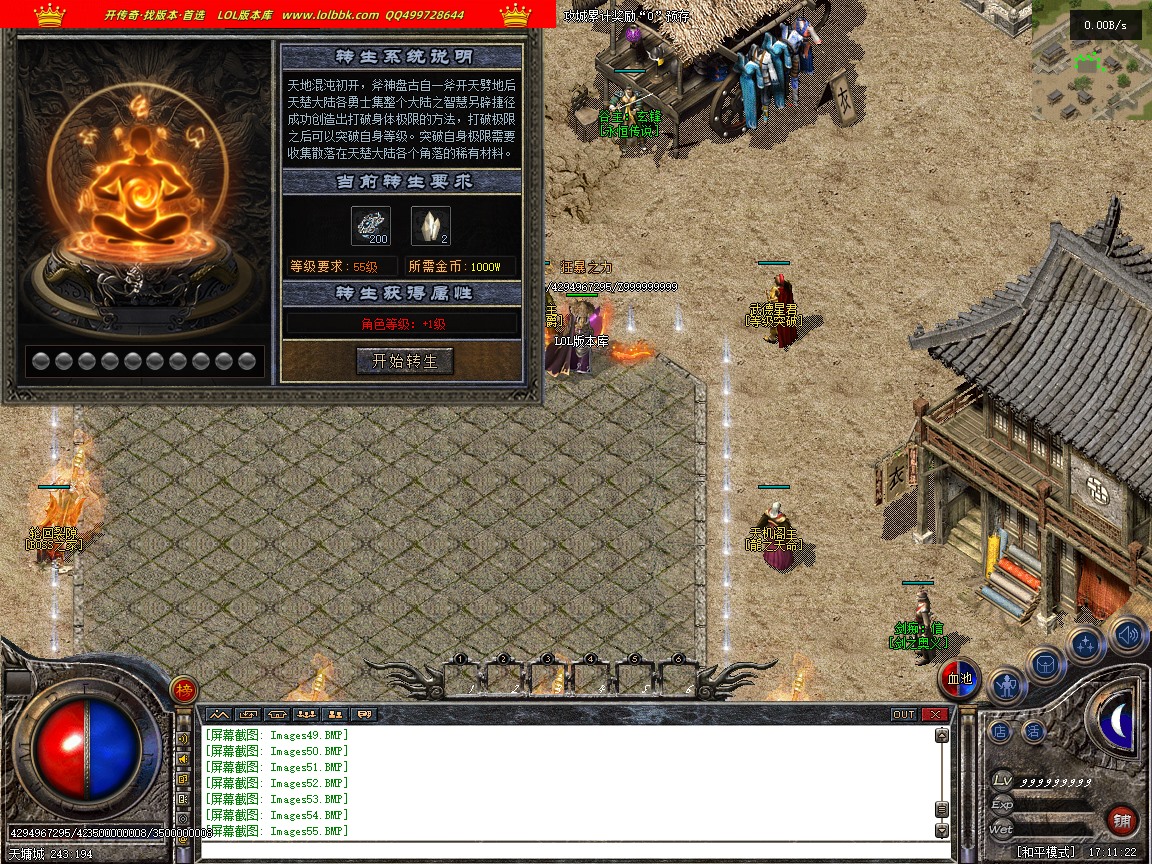Open the skills sparkle icon

[x=1086, y=645]
